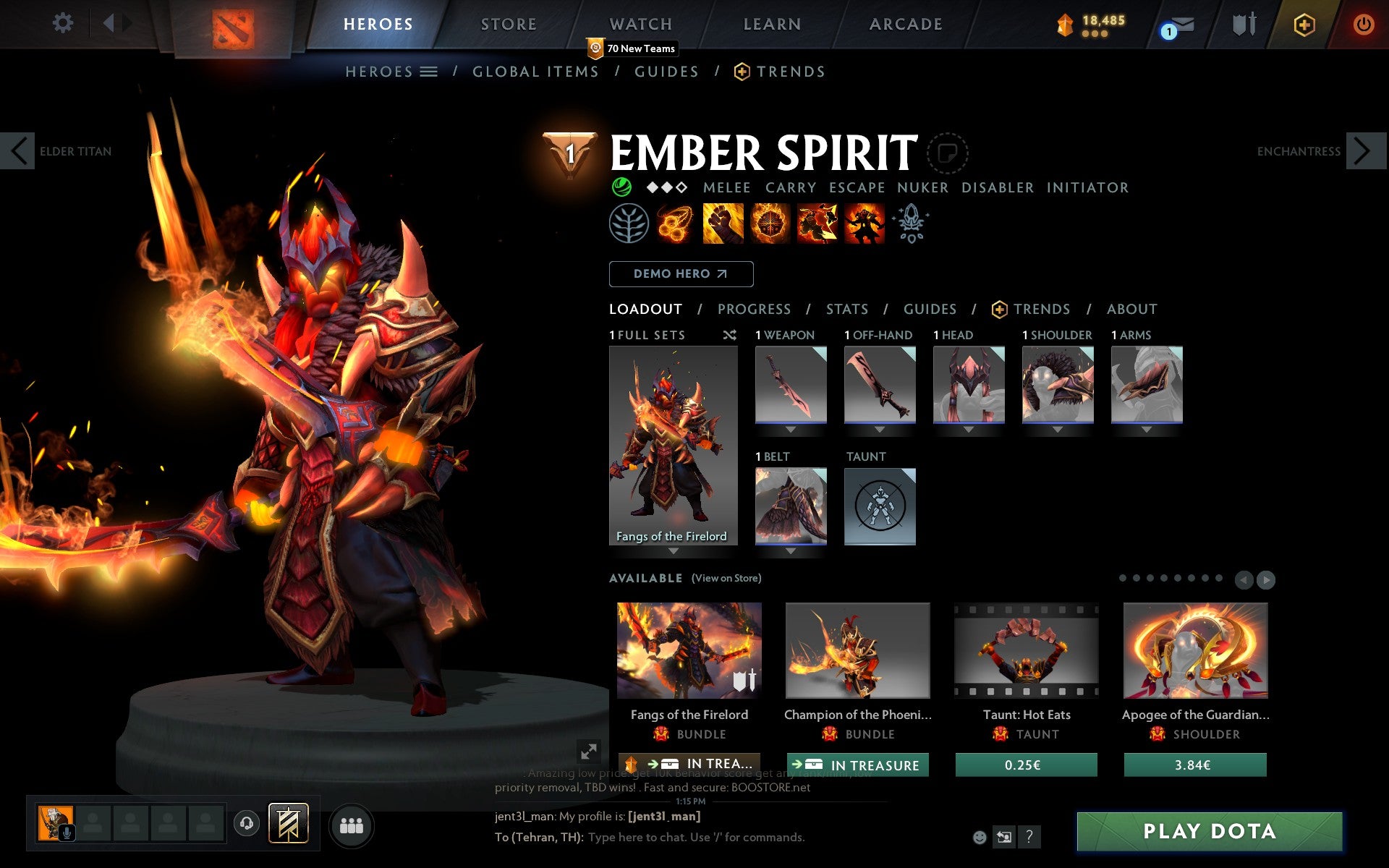Screen dimensions: 1389x868
Task: Expand the Heroes hamburger menu
Action: coord(428,71)
